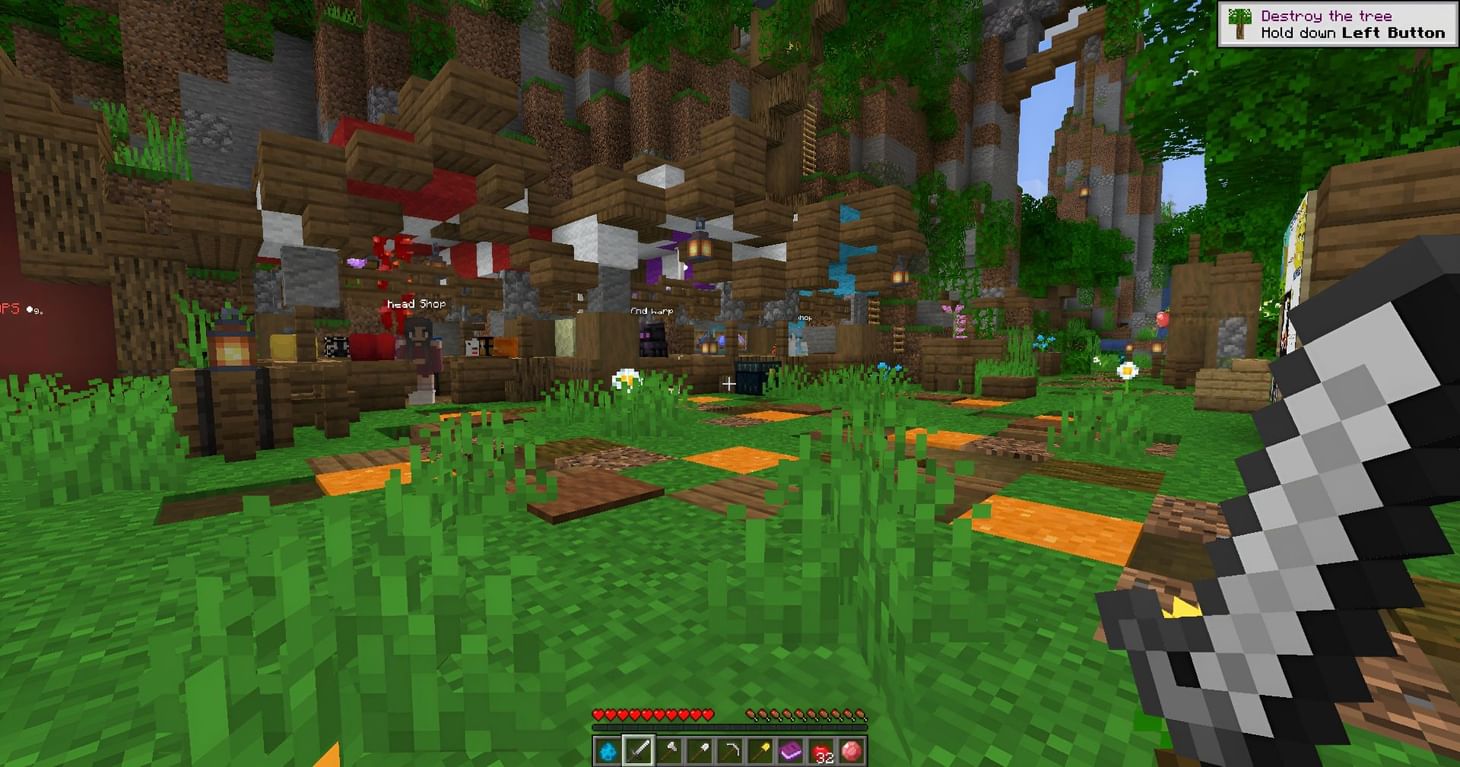Click the rightmost hunger drumstick icon
The height and width of the screenshot is (767, 1460).
pyautogui.click(x=863, y=714)
